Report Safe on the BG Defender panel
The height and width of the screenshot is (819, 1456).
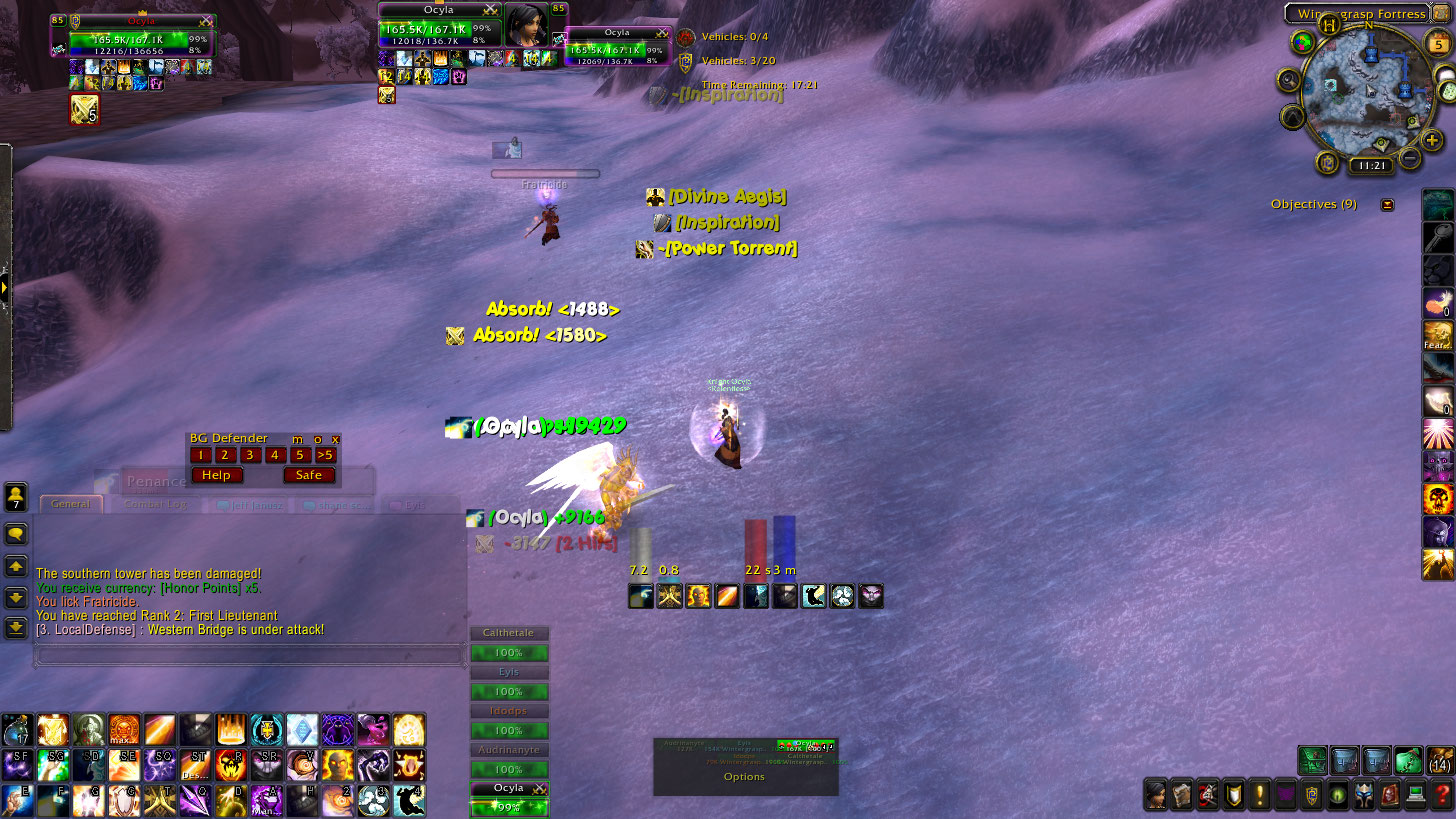[x=309, y=475]
